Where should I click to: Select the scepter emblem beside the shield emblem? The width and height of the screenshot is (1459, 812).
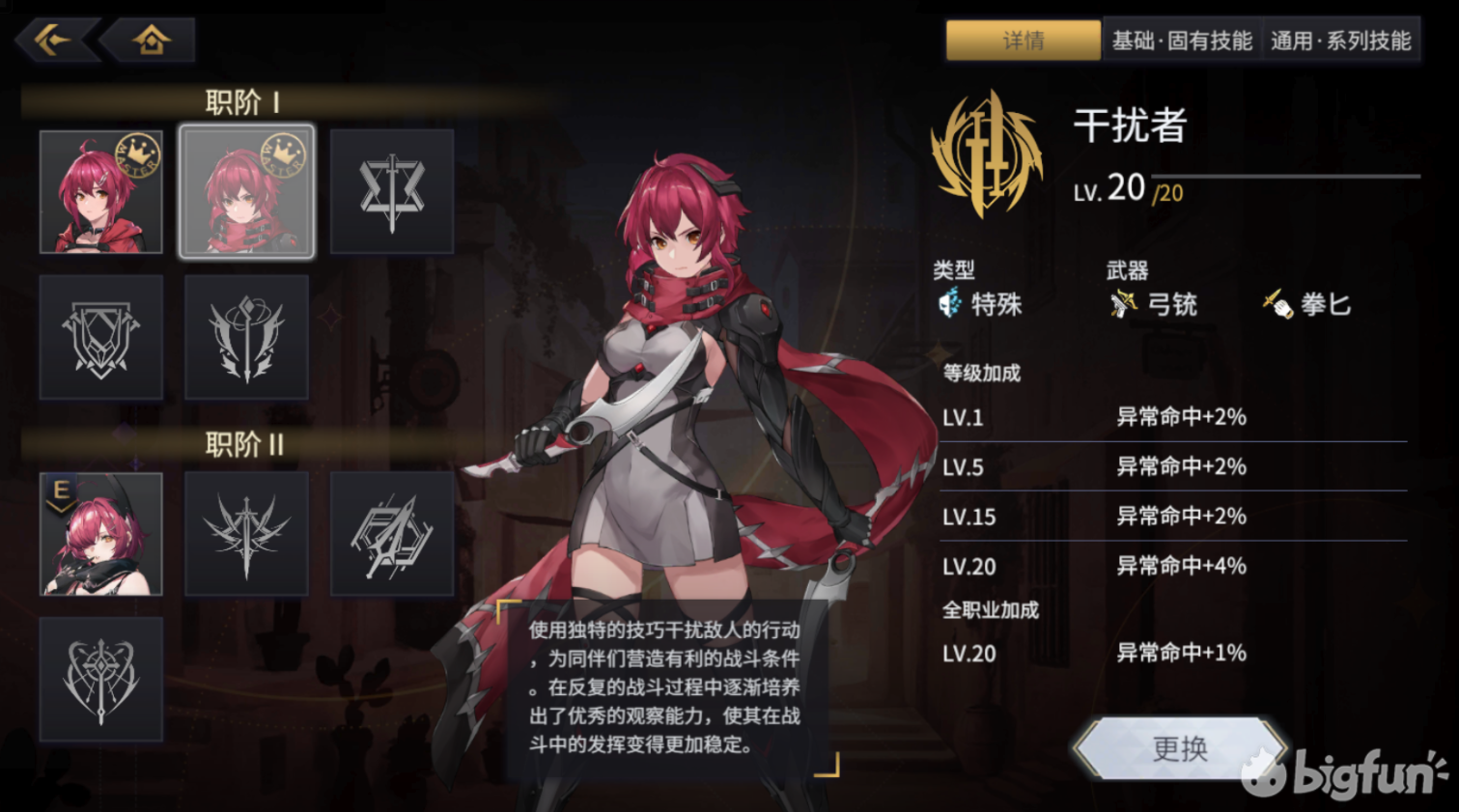(x=246, y=336)
